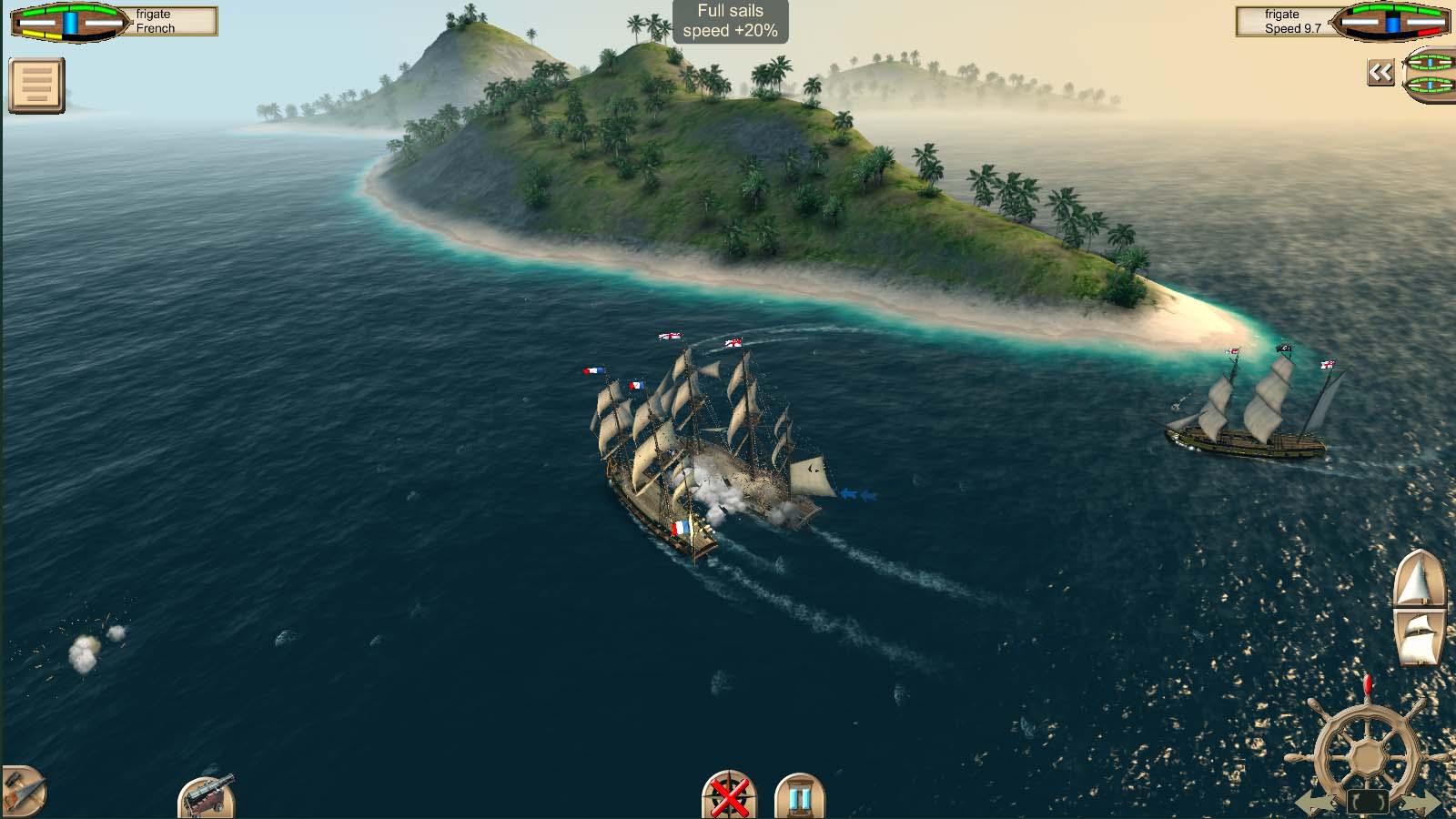
Task: Select the cannon firing icon
Action: (205, 797)
